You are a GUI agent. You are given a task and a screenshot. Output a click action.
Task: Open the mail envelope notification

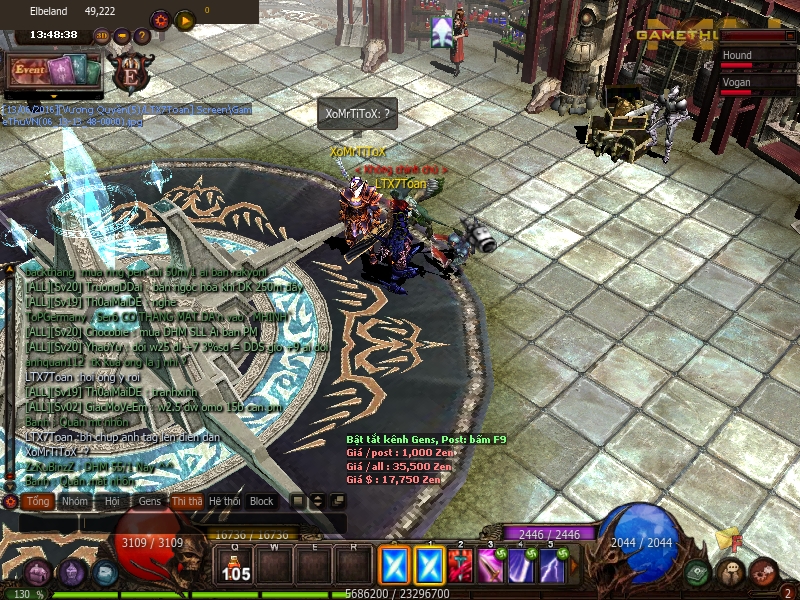coord(727,541)
